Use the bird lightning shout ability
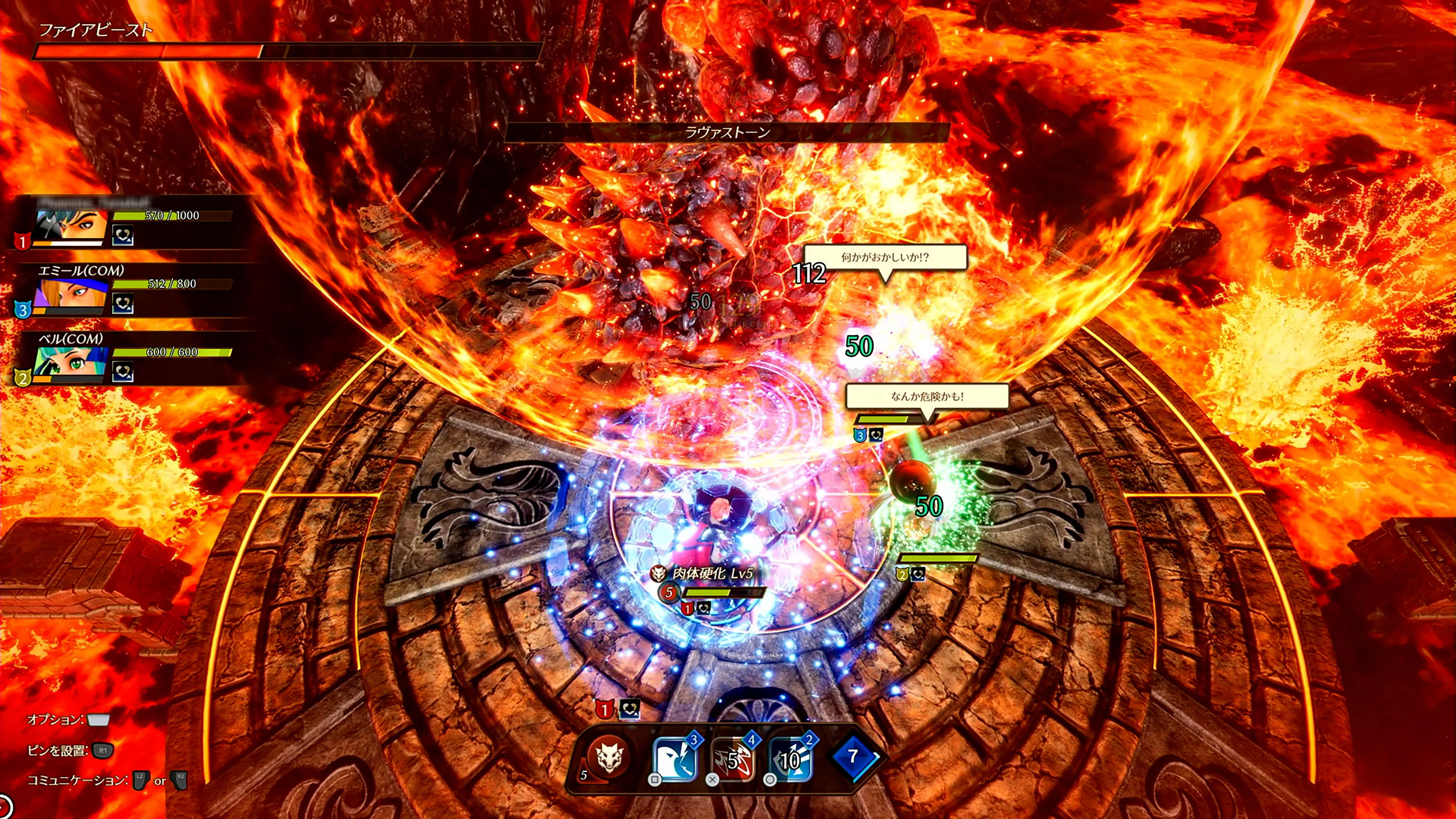 pyautogui.click(x=675, y=759)
